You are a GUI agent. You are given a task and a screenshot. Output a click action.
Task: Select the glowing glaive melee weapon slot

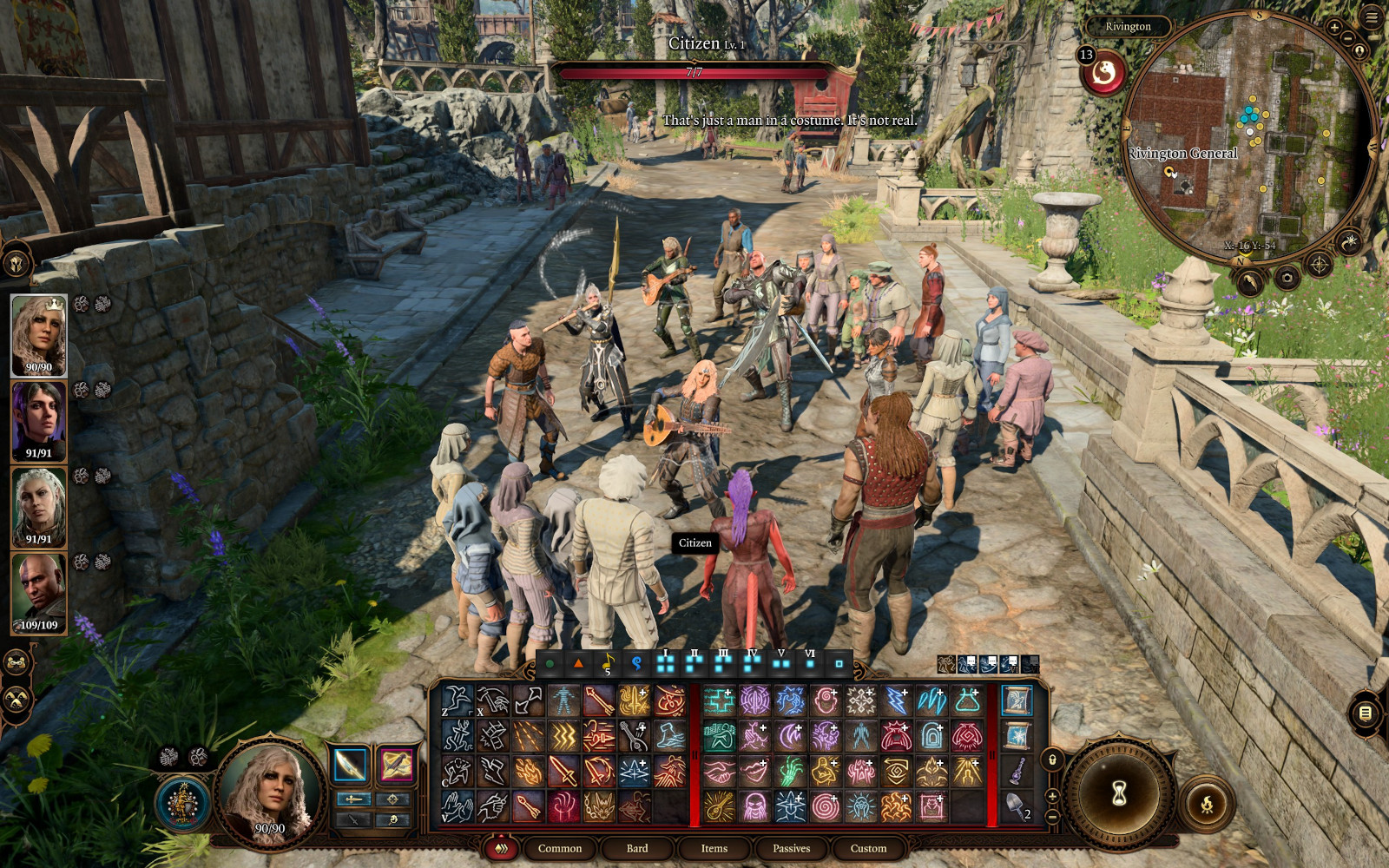(350, 766)
